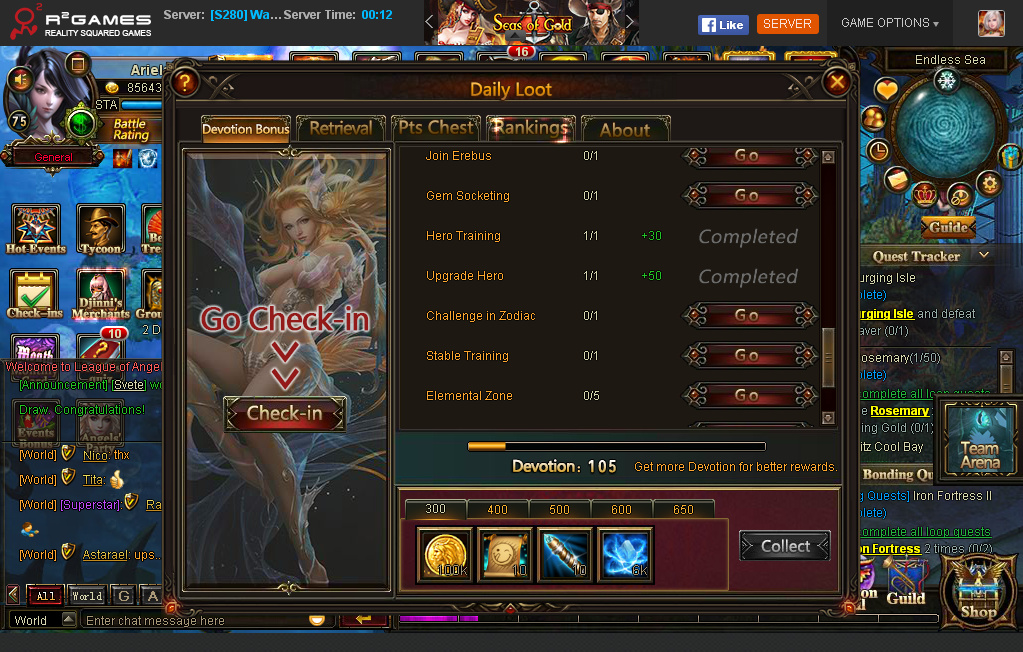This screenshot has height=652, width=1023.
Task: Open Team Arena
Action: coord(979,438)
